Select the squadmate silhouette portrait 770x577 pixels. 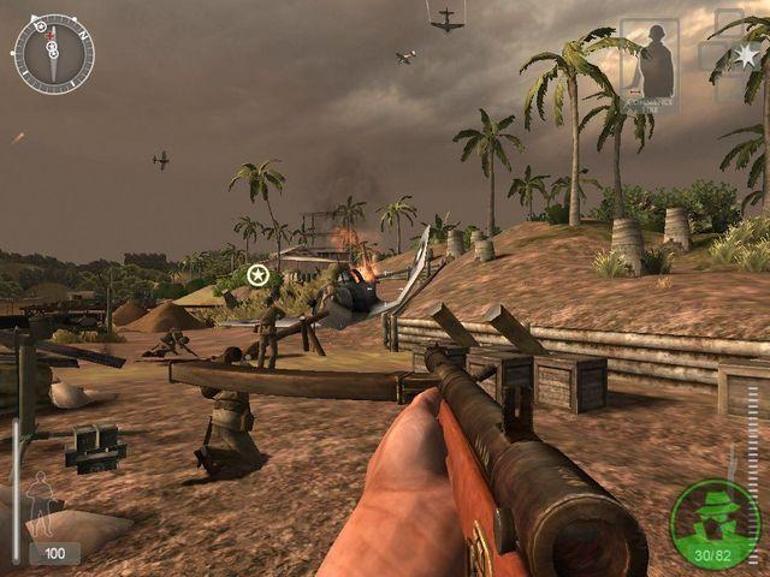(x=649, y=60)
